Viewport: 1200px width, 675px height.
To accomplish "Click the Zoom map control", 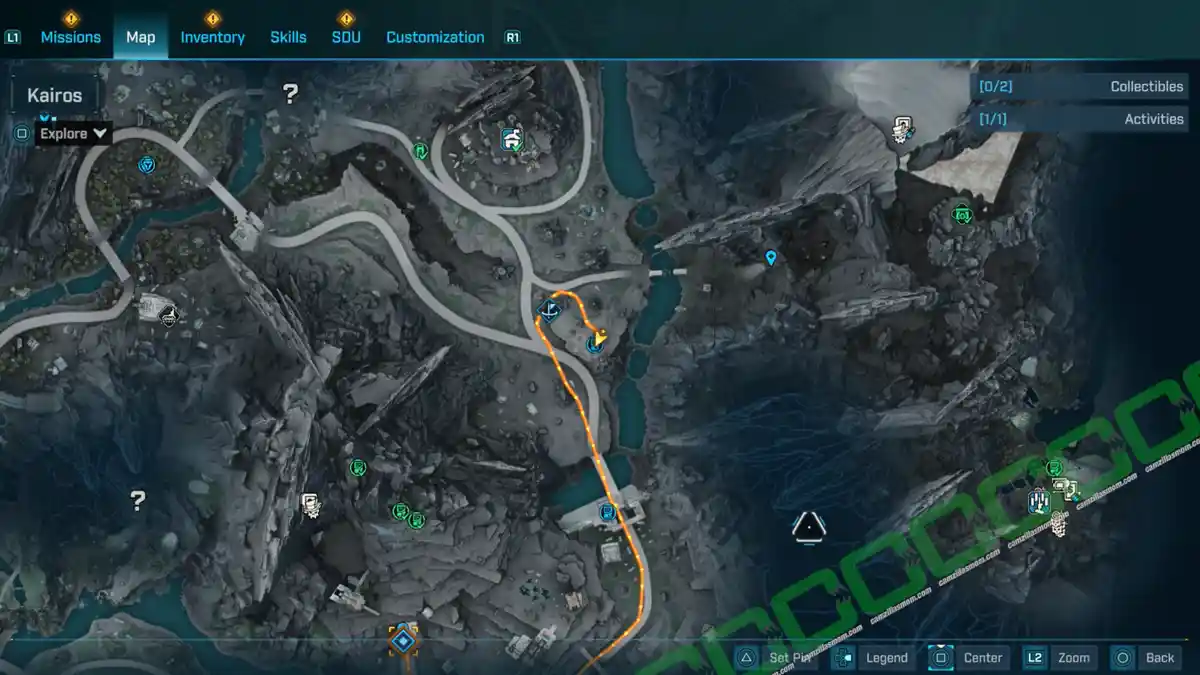I will (1060, 657).
